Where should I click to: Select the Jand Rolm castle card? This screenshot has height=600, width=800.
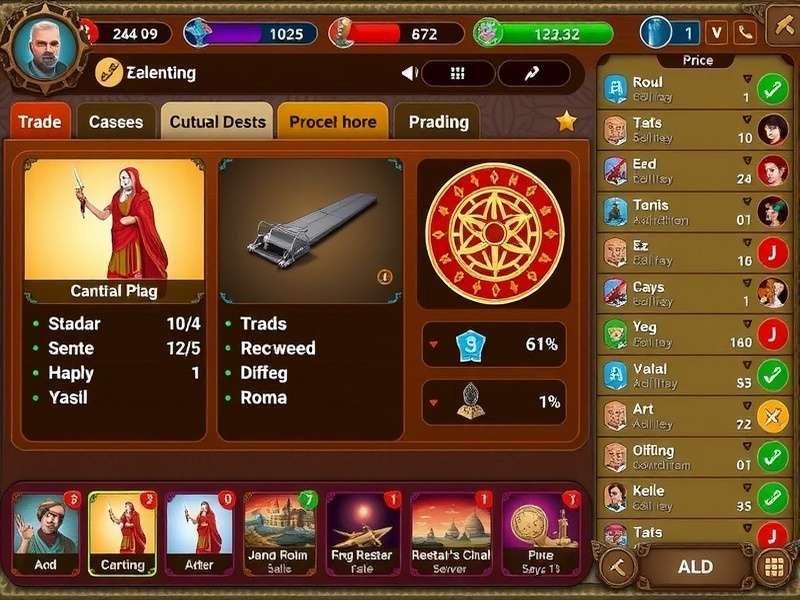click(x=280, y=535)
